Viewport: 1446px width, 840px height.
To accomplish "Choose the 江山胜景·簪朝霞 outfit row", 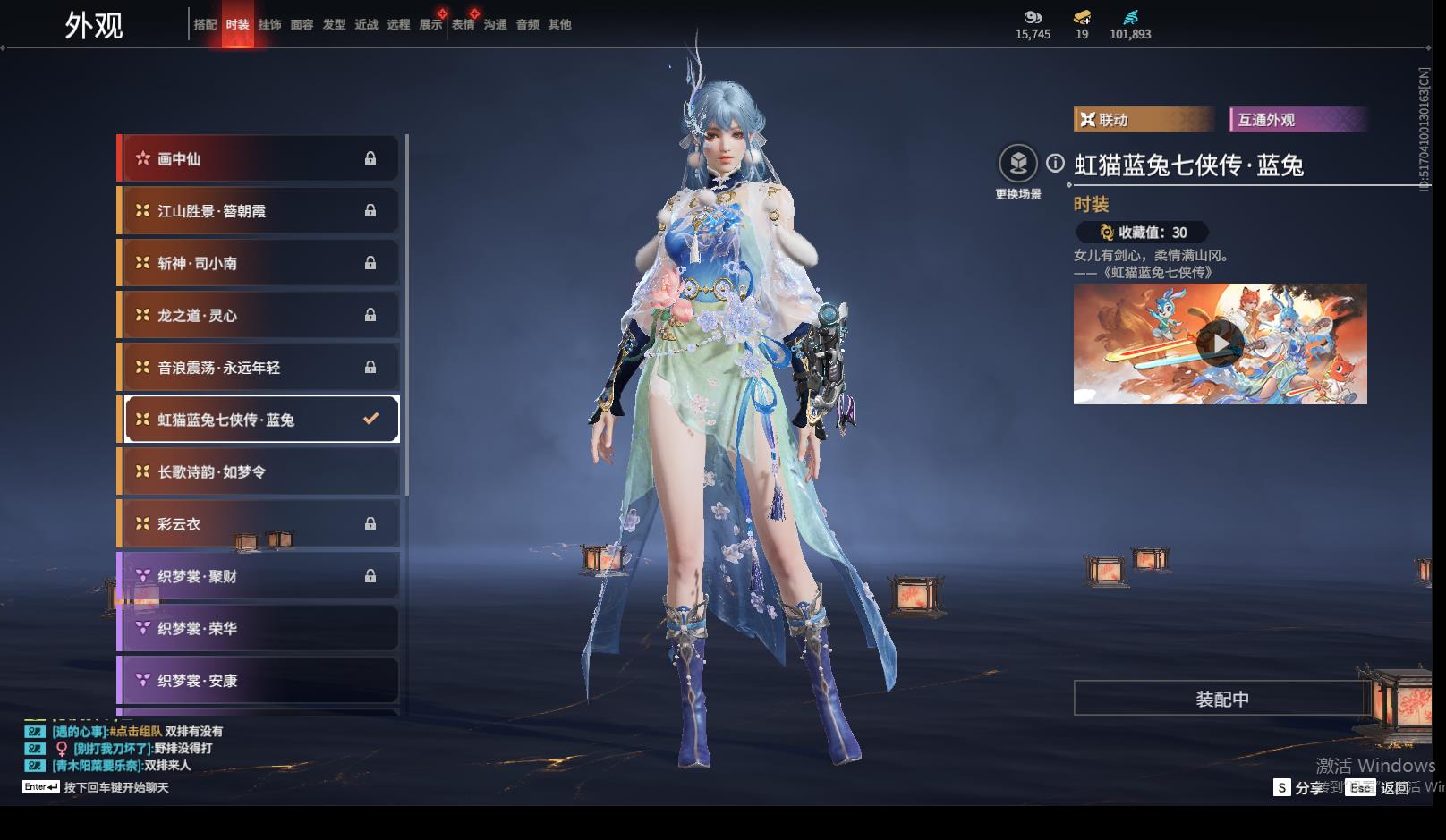I will [x=259, y=211].
